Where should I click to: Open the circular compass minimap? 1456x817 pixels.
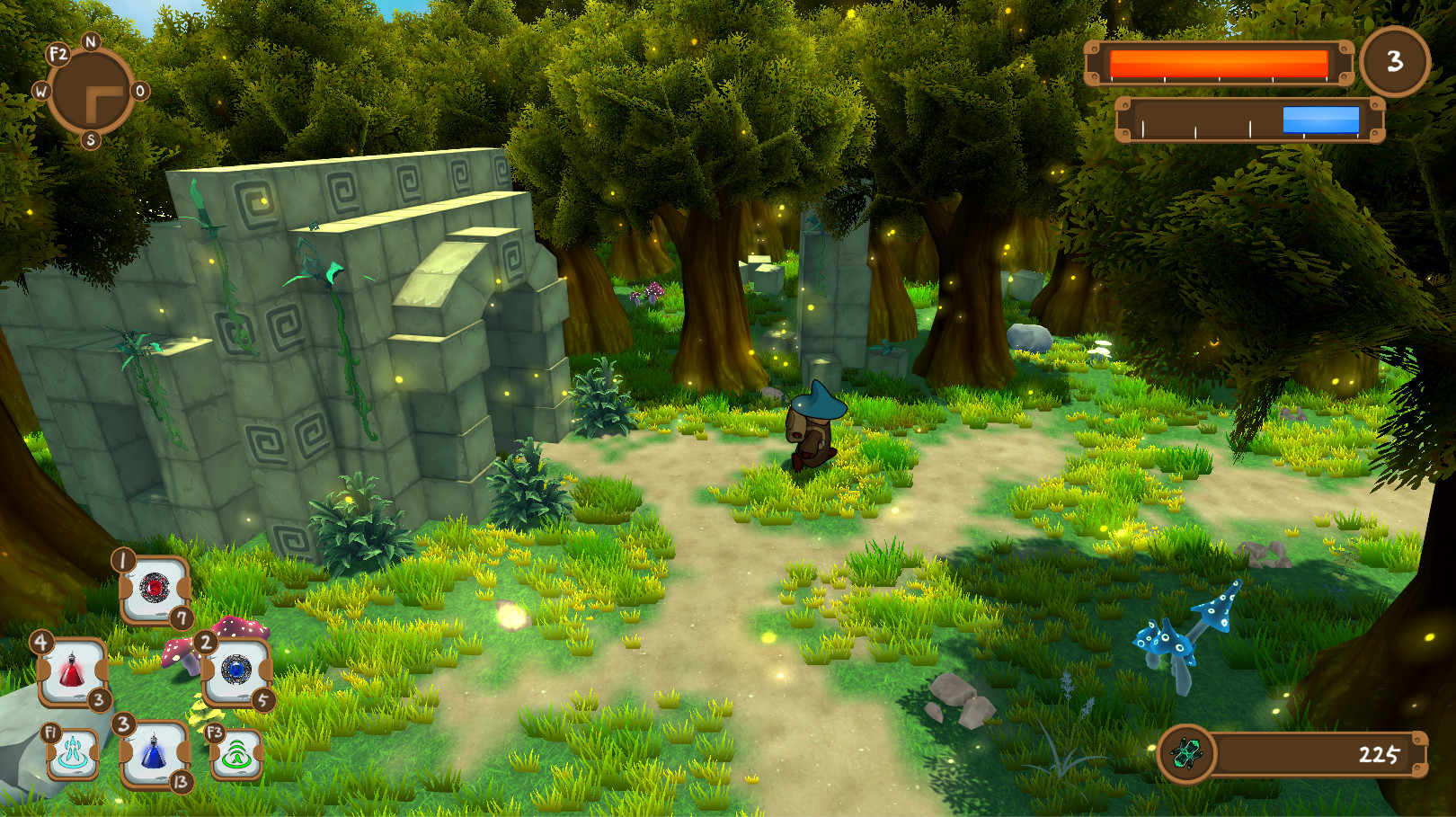(91, 92)
